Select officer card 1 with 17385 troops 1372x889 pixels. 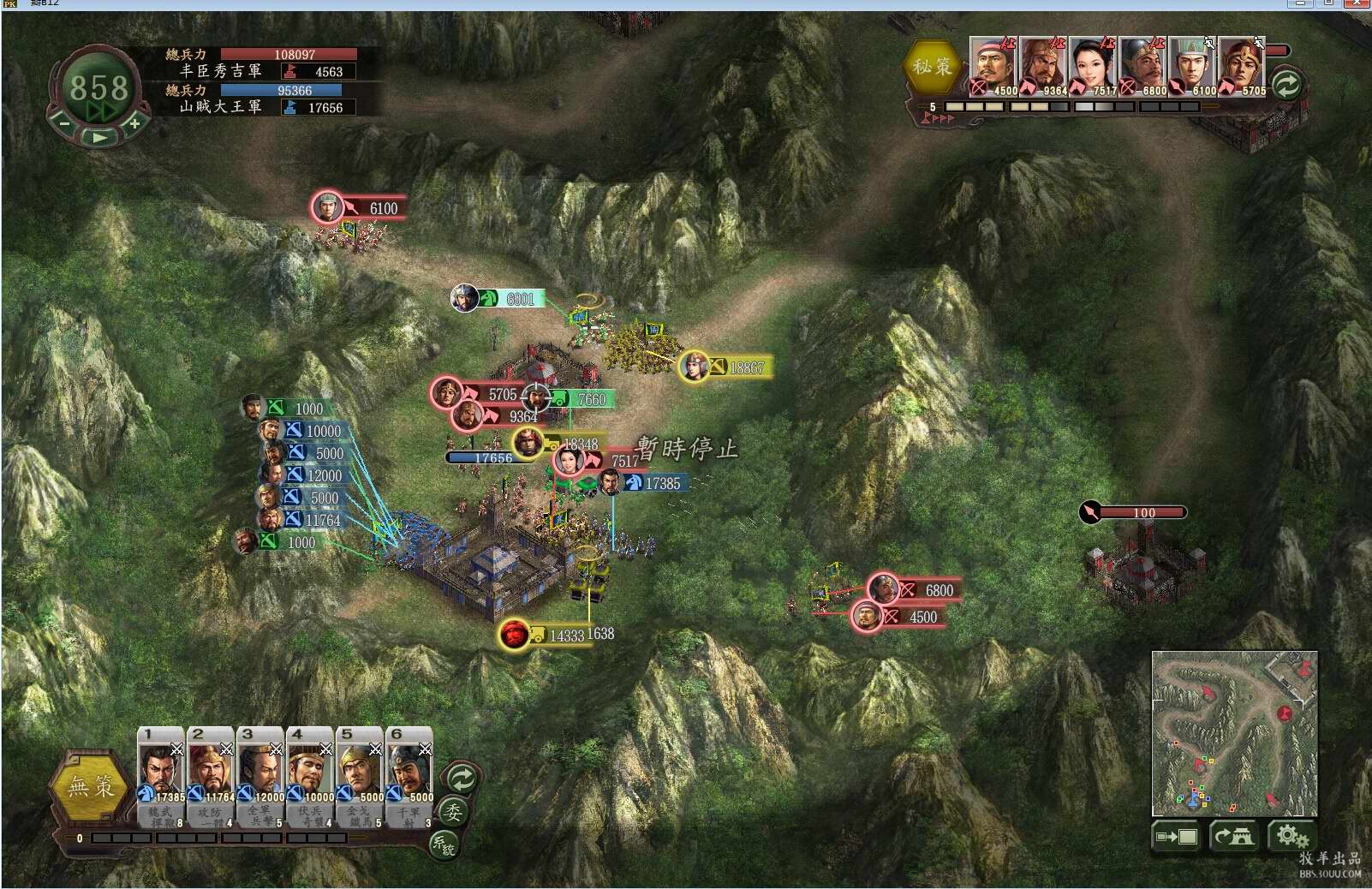click(x=160, y=773)
